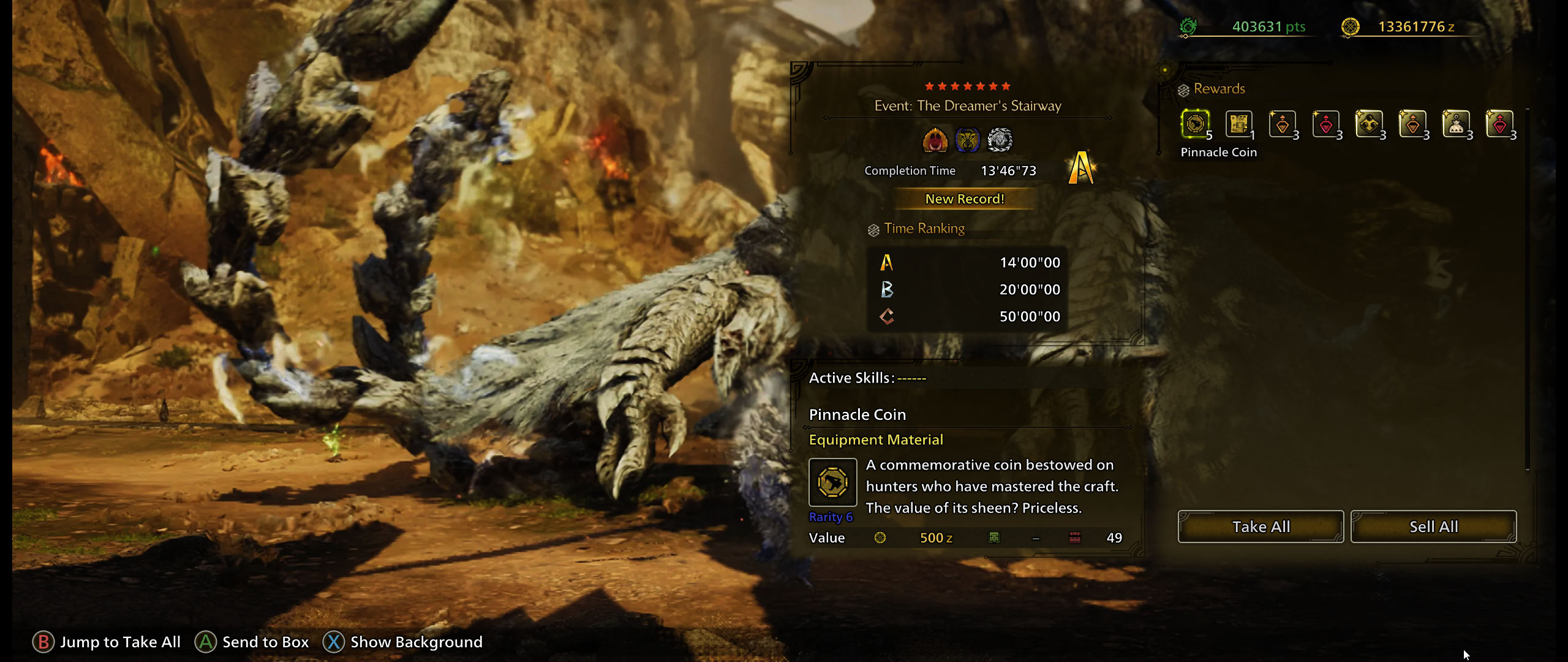The height and width of the screenshot is (662, 1568).
Task: Pick the white sack reward item
Action: 1456,124
